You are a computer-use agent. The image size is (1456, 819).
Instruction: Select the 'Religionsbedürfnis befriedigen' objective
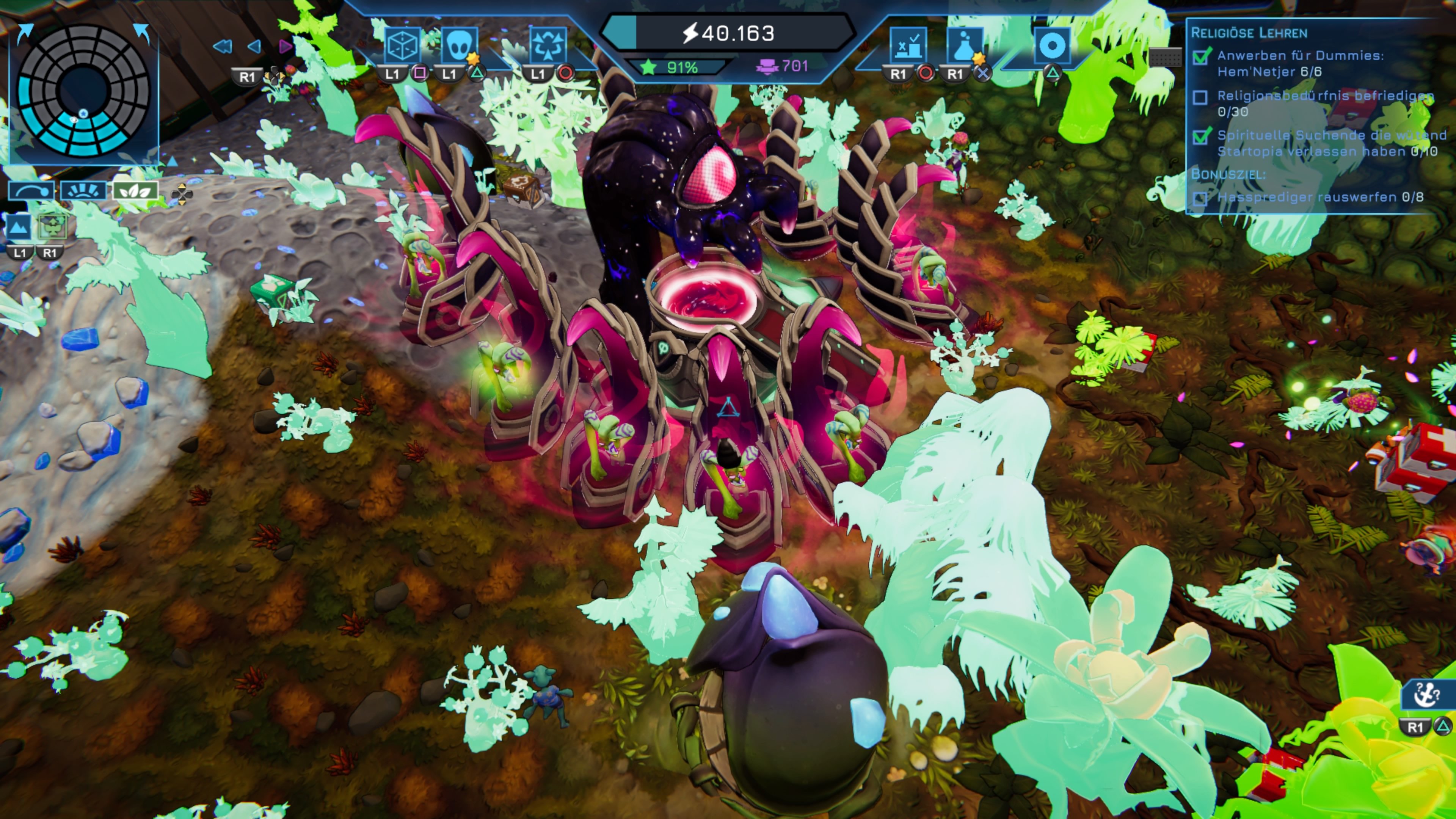pyautogui.click(x=1323, y=96)
